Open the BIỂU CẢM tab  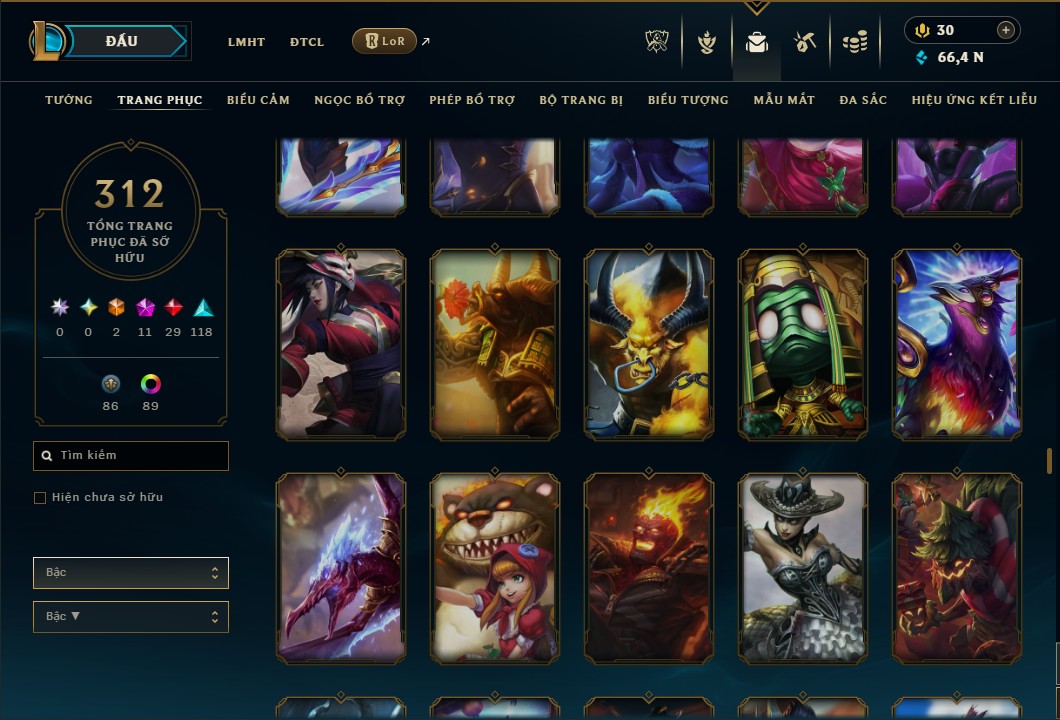[x=258, y=100]
